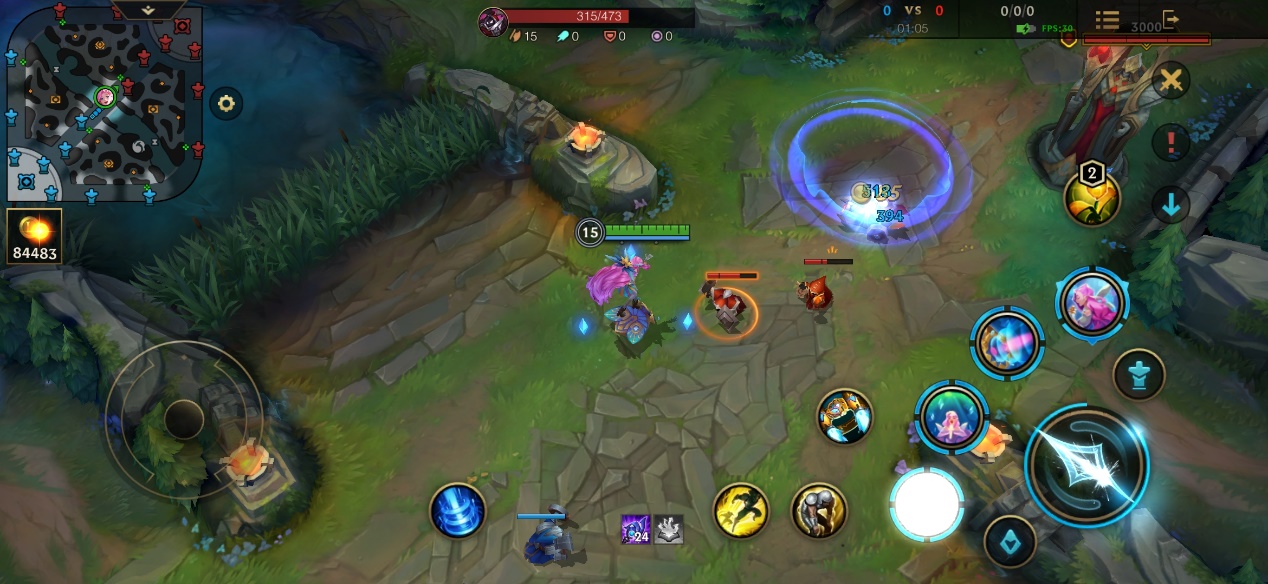Cast the kneeling fairy in green ability
The height and width of the screenshot is (584, 1268).
[951, 417]
